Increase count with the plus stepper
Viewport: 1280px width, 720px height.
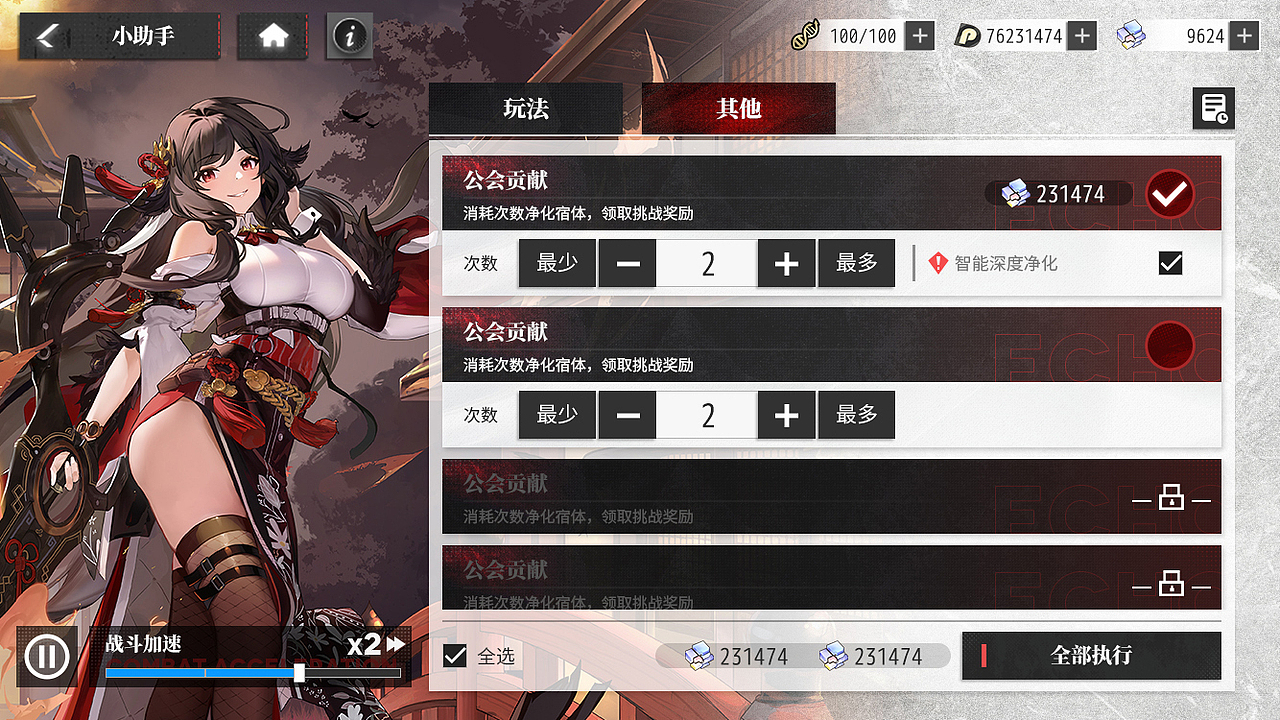(786, 262)
